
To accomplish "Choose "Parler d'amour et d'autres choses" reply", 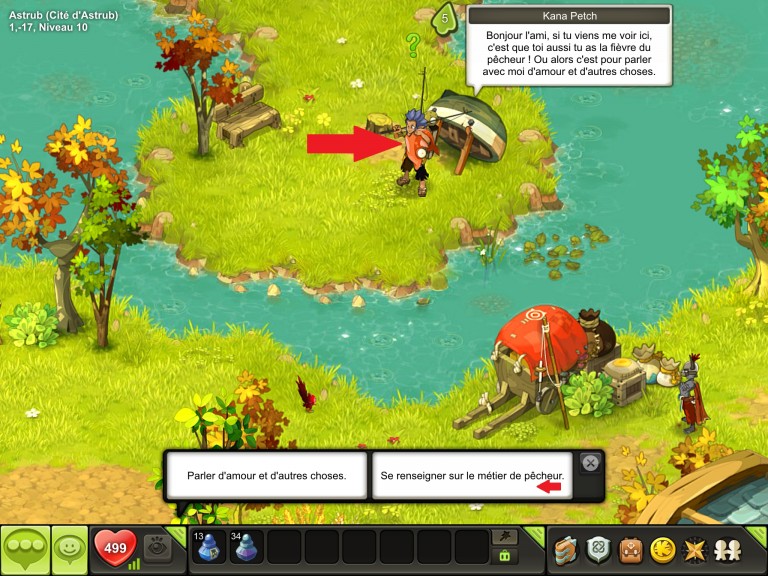I will [x=267, y=475].
